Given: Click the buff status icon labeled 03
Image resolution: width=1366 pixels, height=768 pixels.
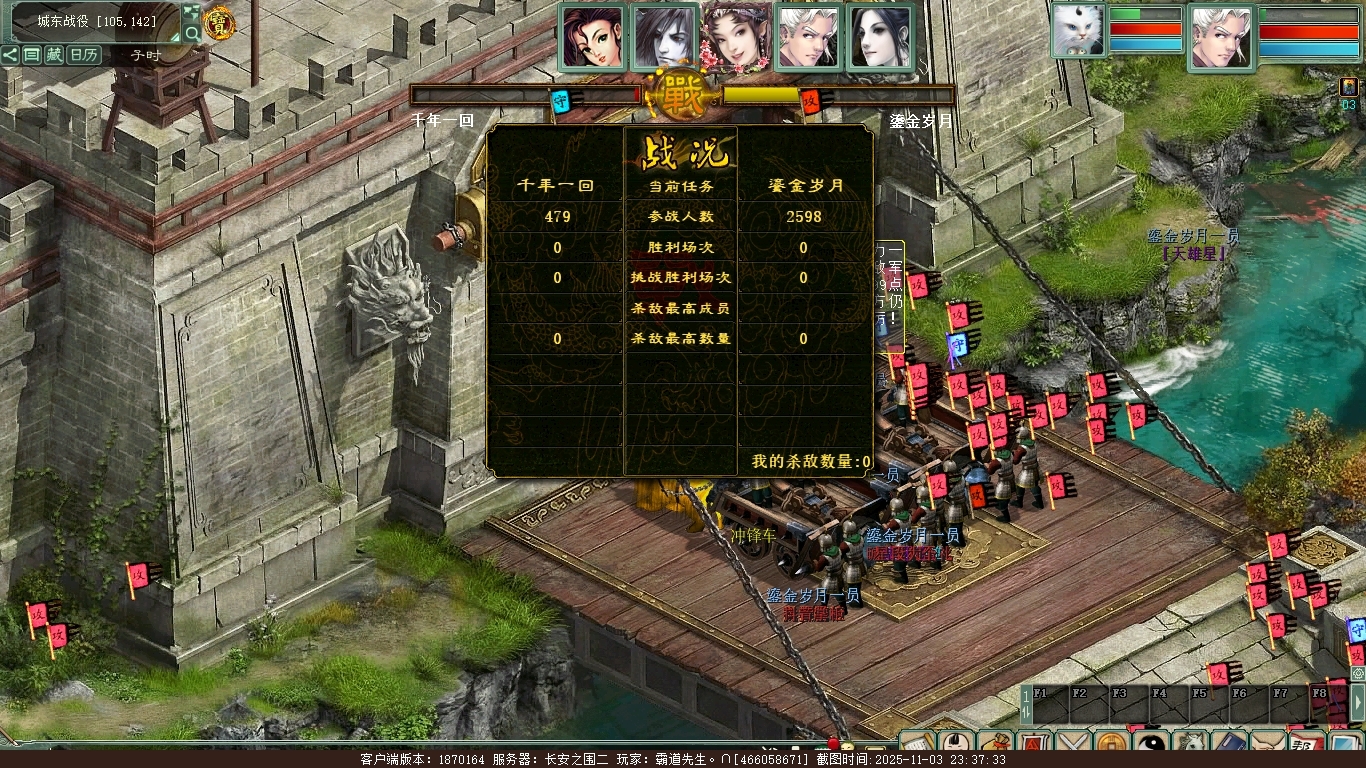Looking at the screenshot, I should [1349, 88].
